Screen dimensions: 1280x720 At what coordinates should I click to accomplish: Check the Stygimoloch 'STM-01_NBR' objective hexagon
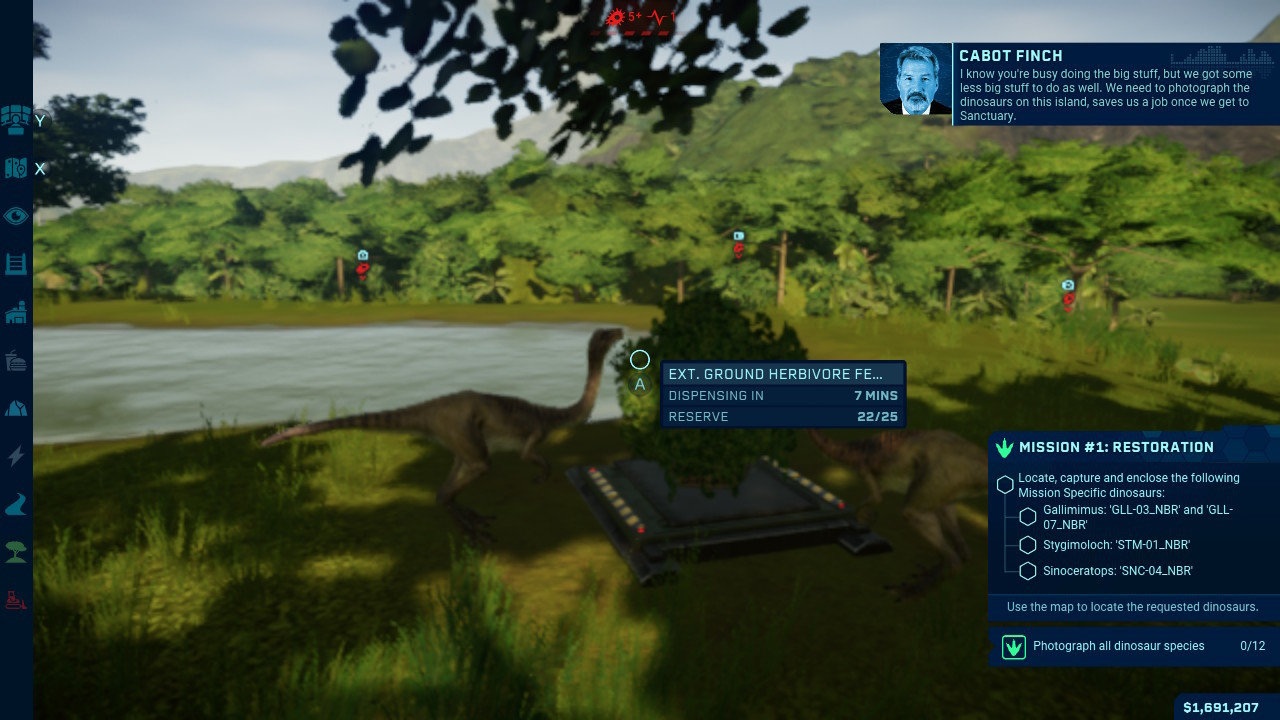tap(1027, 544)
